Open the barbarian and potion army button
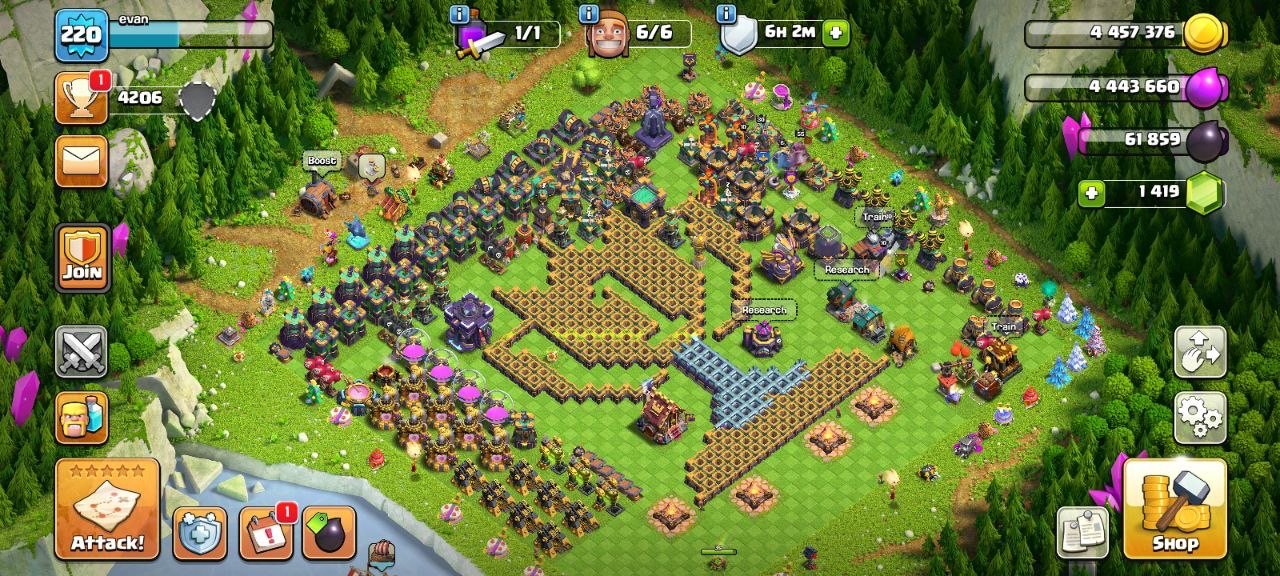Viewport: 1280px width, 576px height. 82,417
